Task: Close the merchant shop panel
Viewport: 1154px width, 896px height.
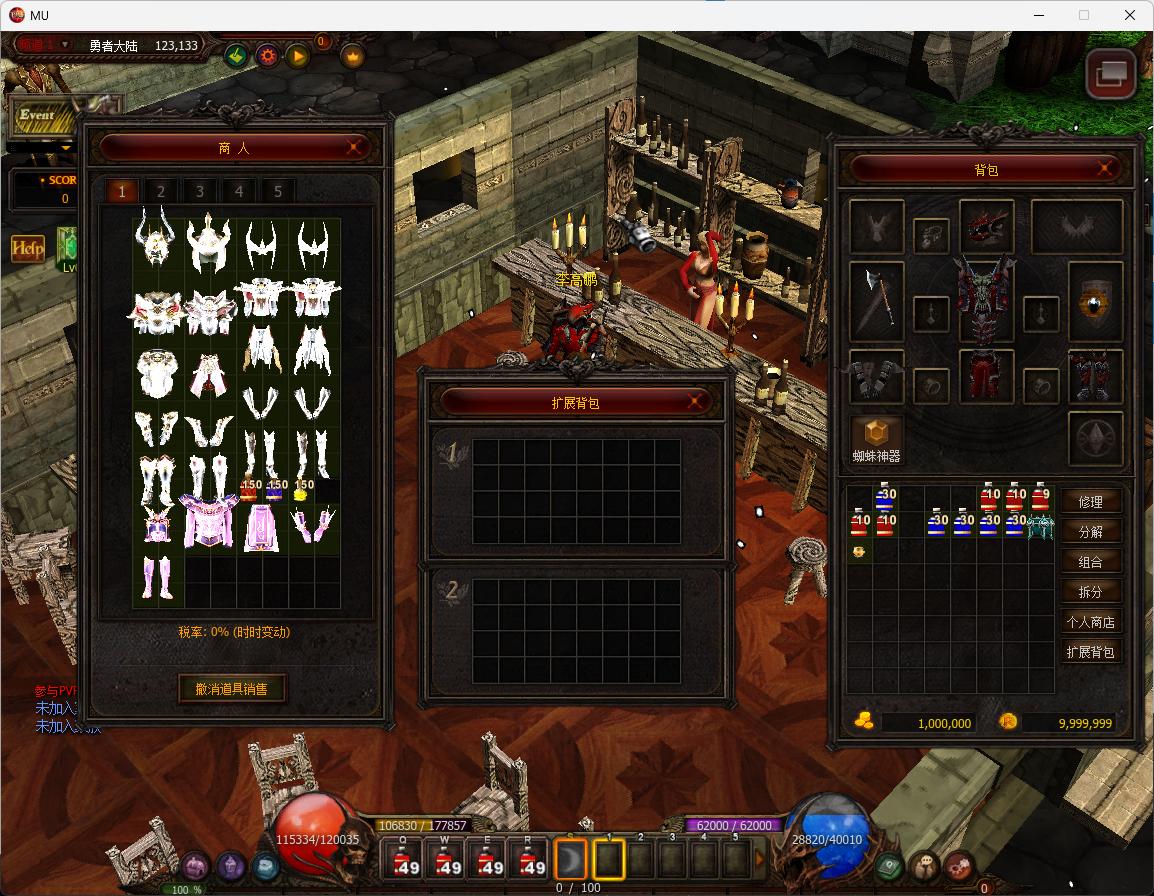Action: [x=355, y=148]
